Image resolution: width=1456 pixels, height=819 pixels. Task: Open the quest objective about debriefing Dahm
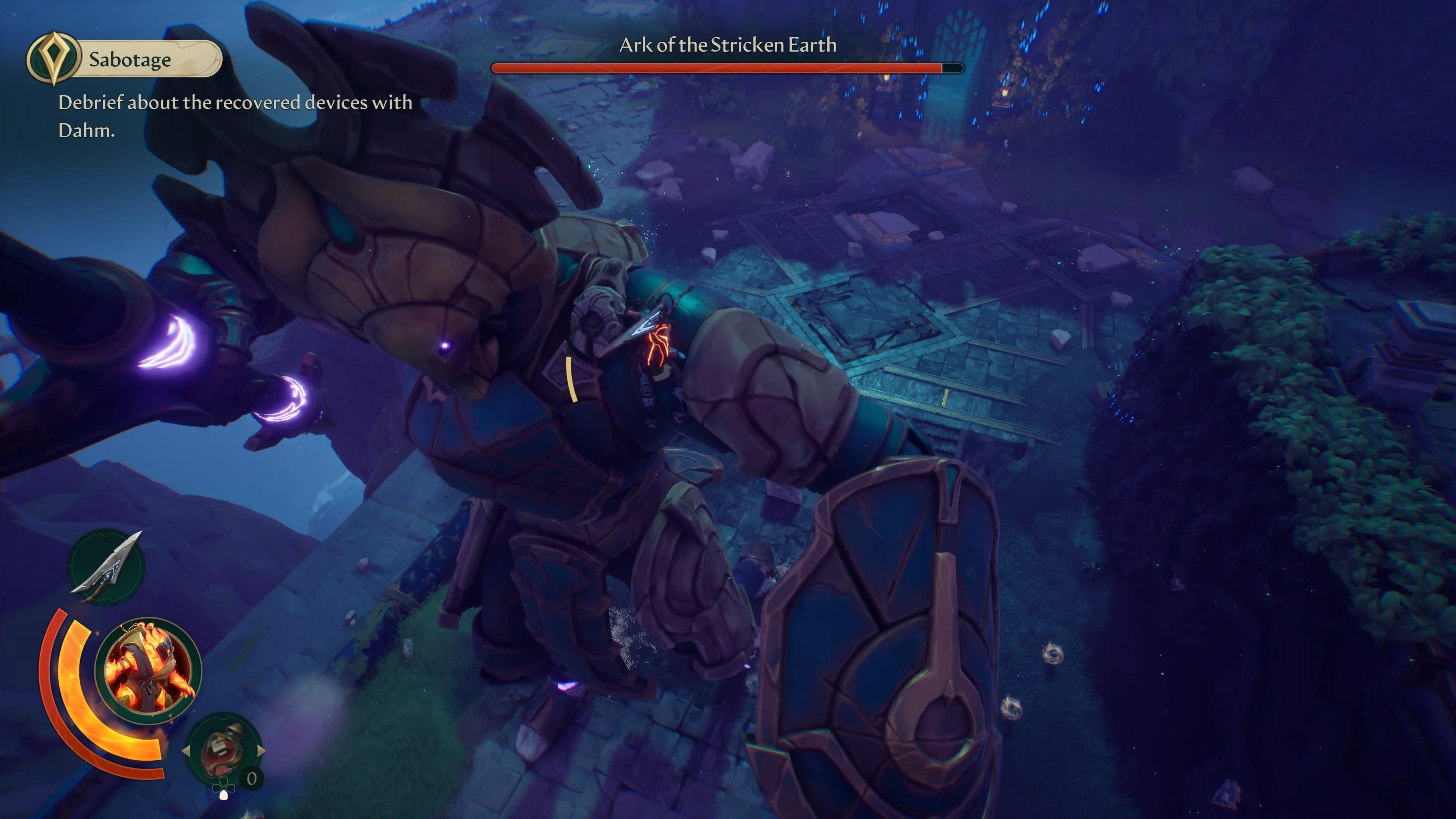point(235,116)
